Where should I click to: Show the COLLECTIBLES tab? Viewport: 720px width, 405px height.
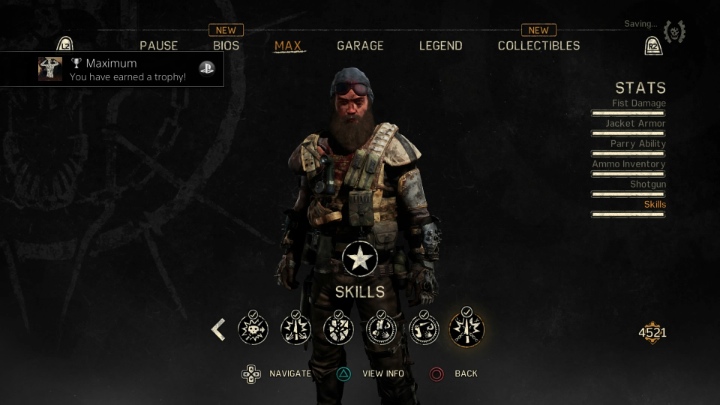point(538,46)
